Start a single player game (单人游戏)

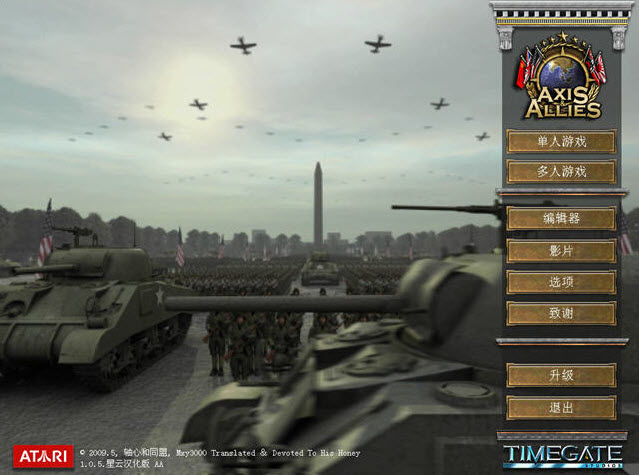click(560, 142)
